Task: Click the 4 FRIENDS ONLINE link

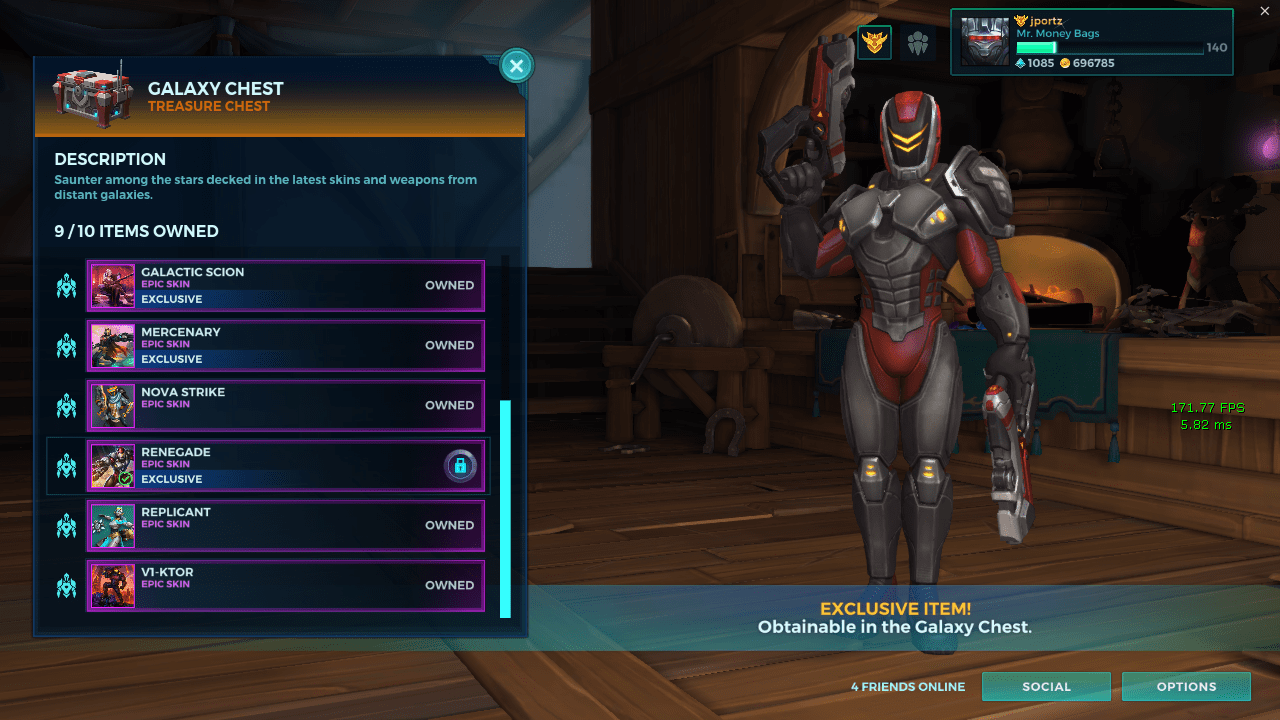Action: tap(907, 687)
